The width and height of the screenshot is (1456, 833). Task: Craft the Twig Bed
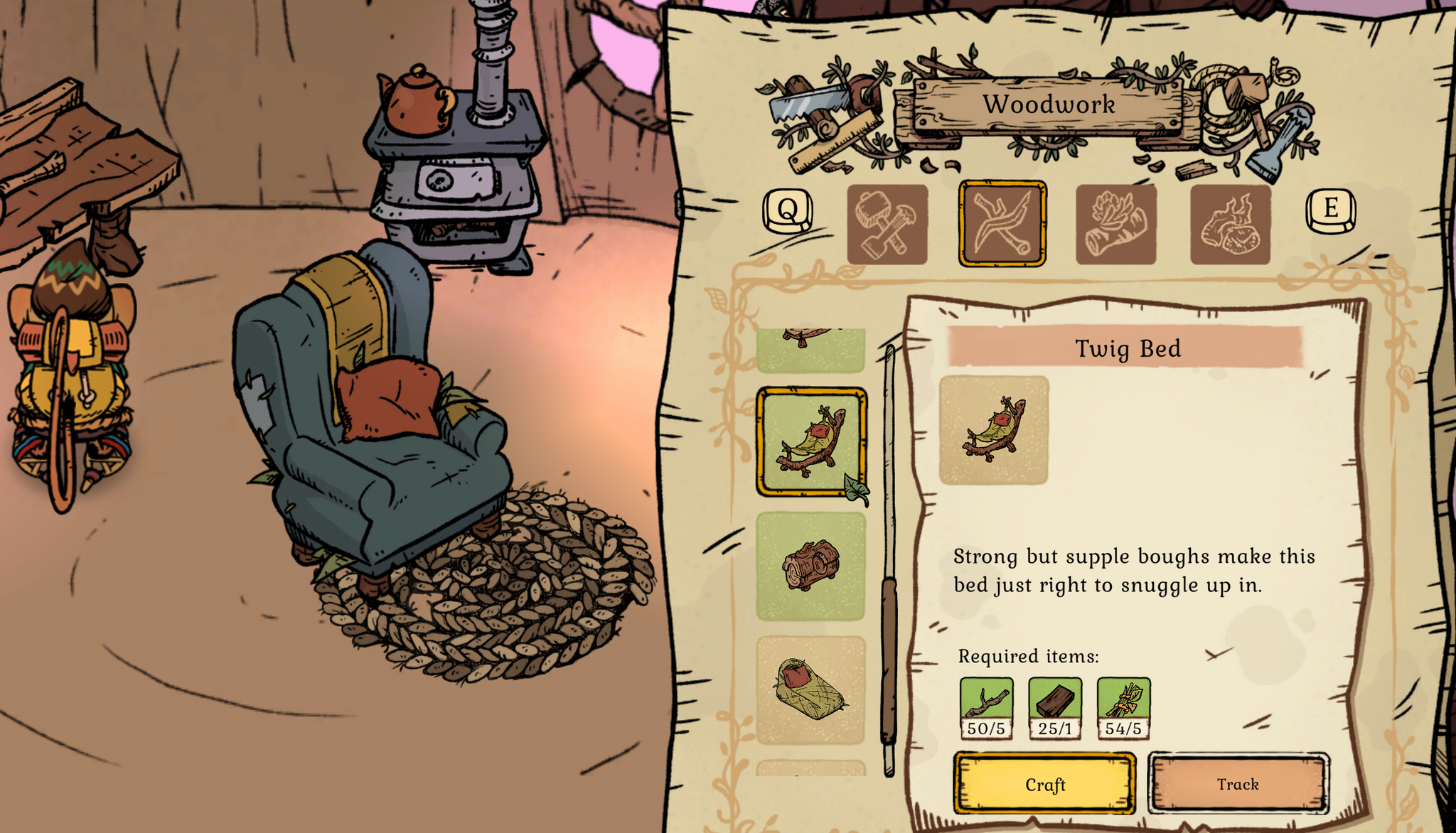pyautogui.click(x=1044, y=784)
